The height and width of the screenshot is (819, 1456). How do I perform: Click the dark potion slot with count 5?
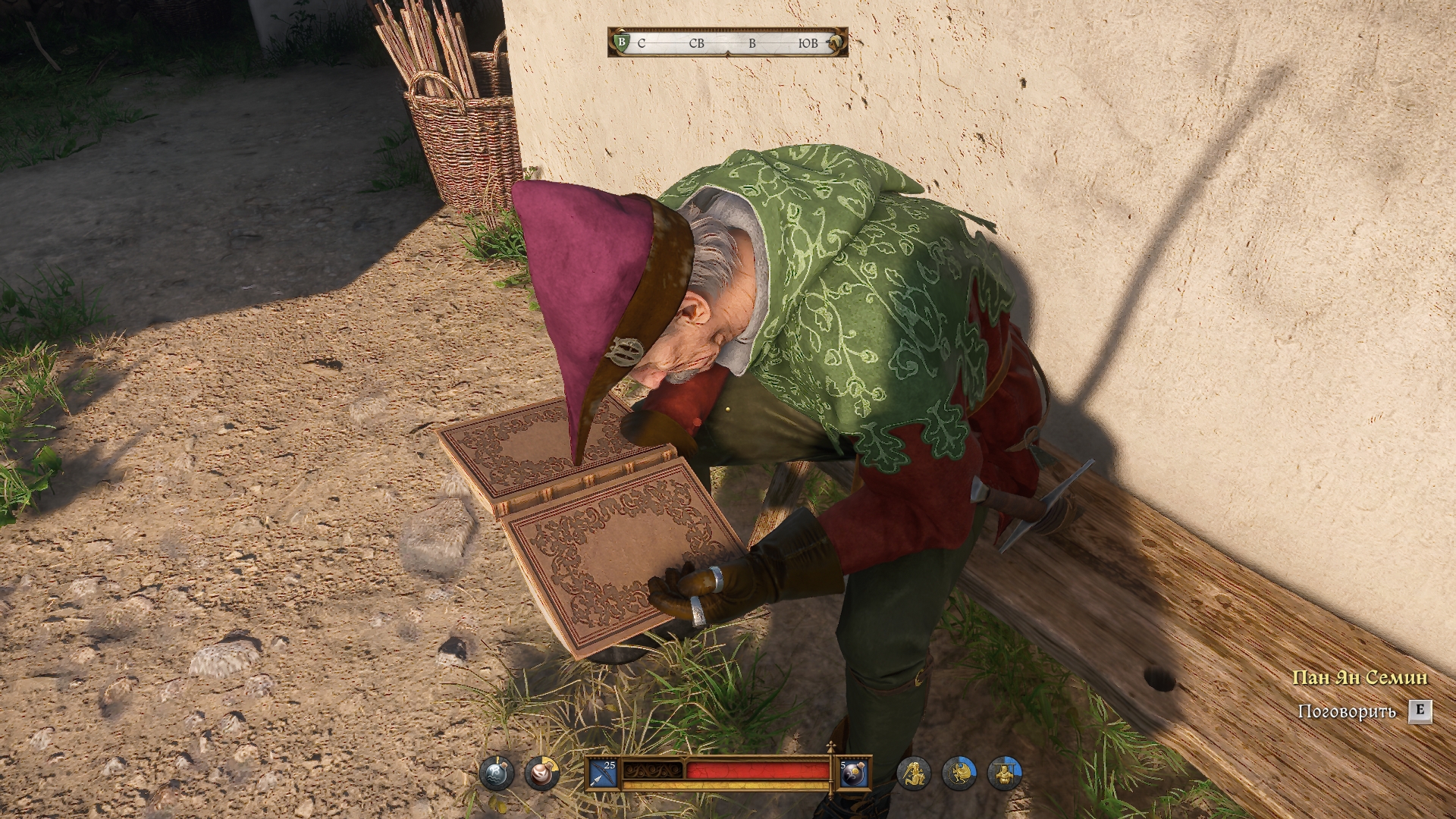852,774
